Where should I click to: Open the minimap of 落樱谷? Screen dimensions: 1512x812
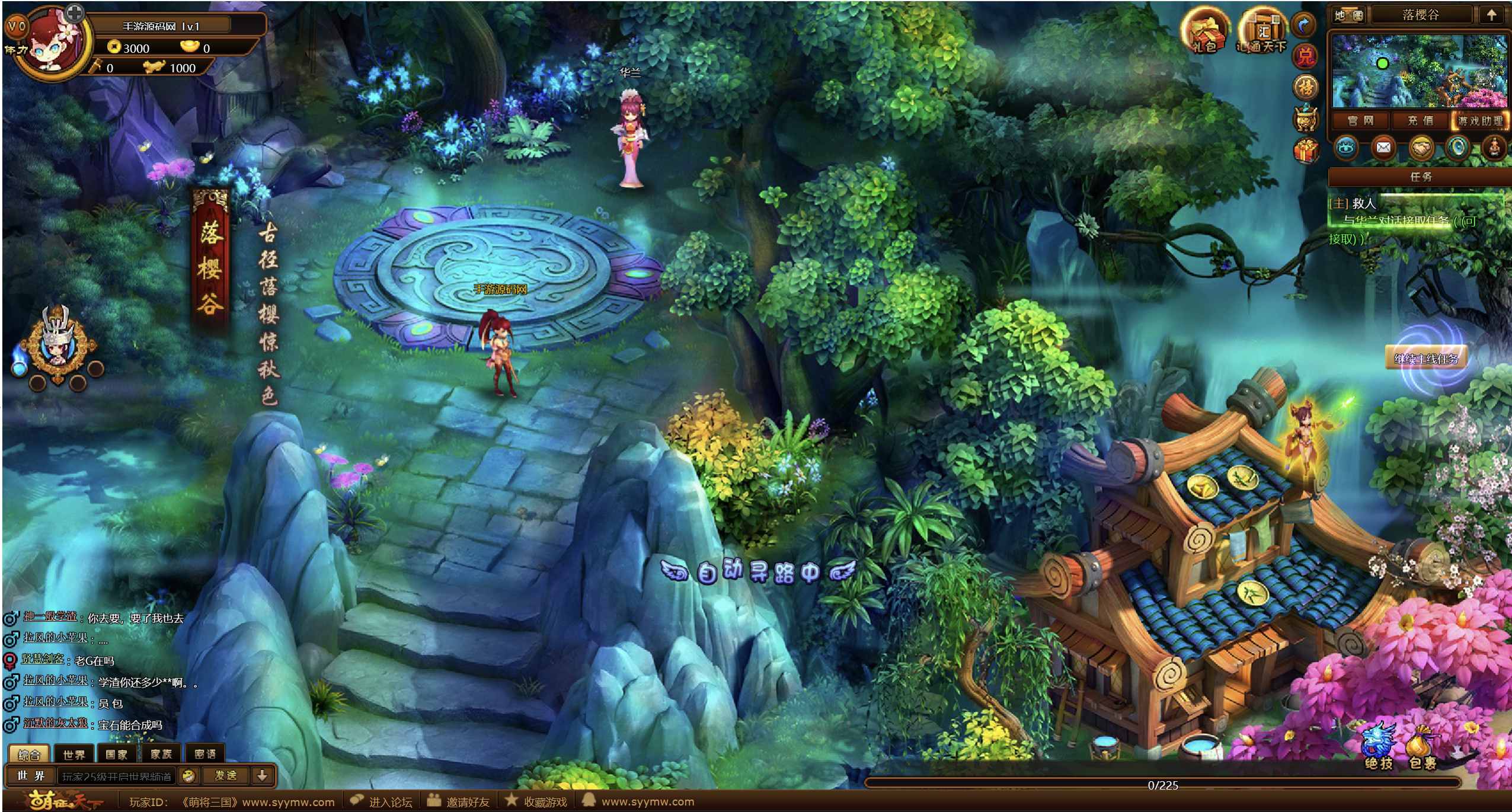click(1419, 71)
